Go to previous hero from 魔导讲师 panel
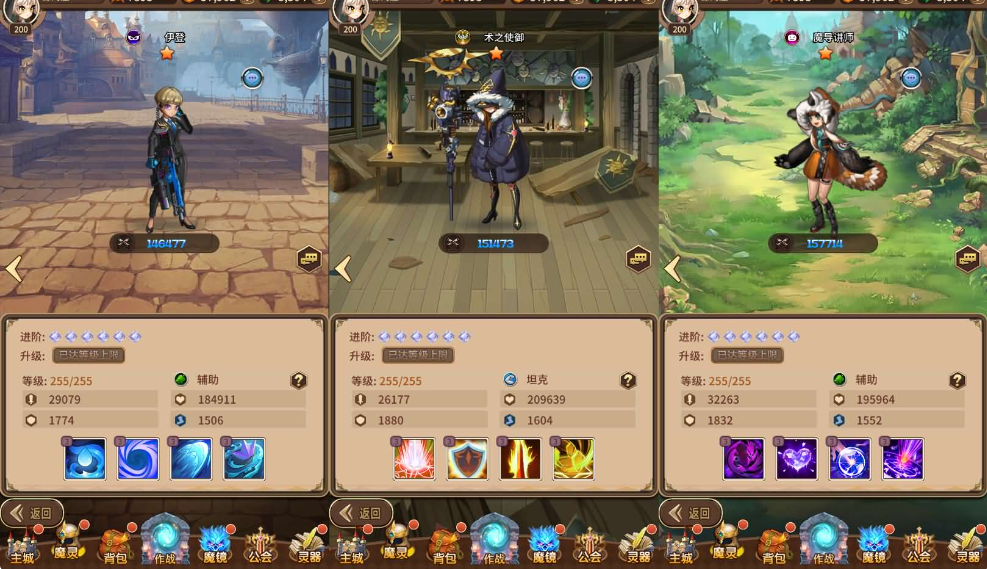987x569 pixels. [673, 268]
